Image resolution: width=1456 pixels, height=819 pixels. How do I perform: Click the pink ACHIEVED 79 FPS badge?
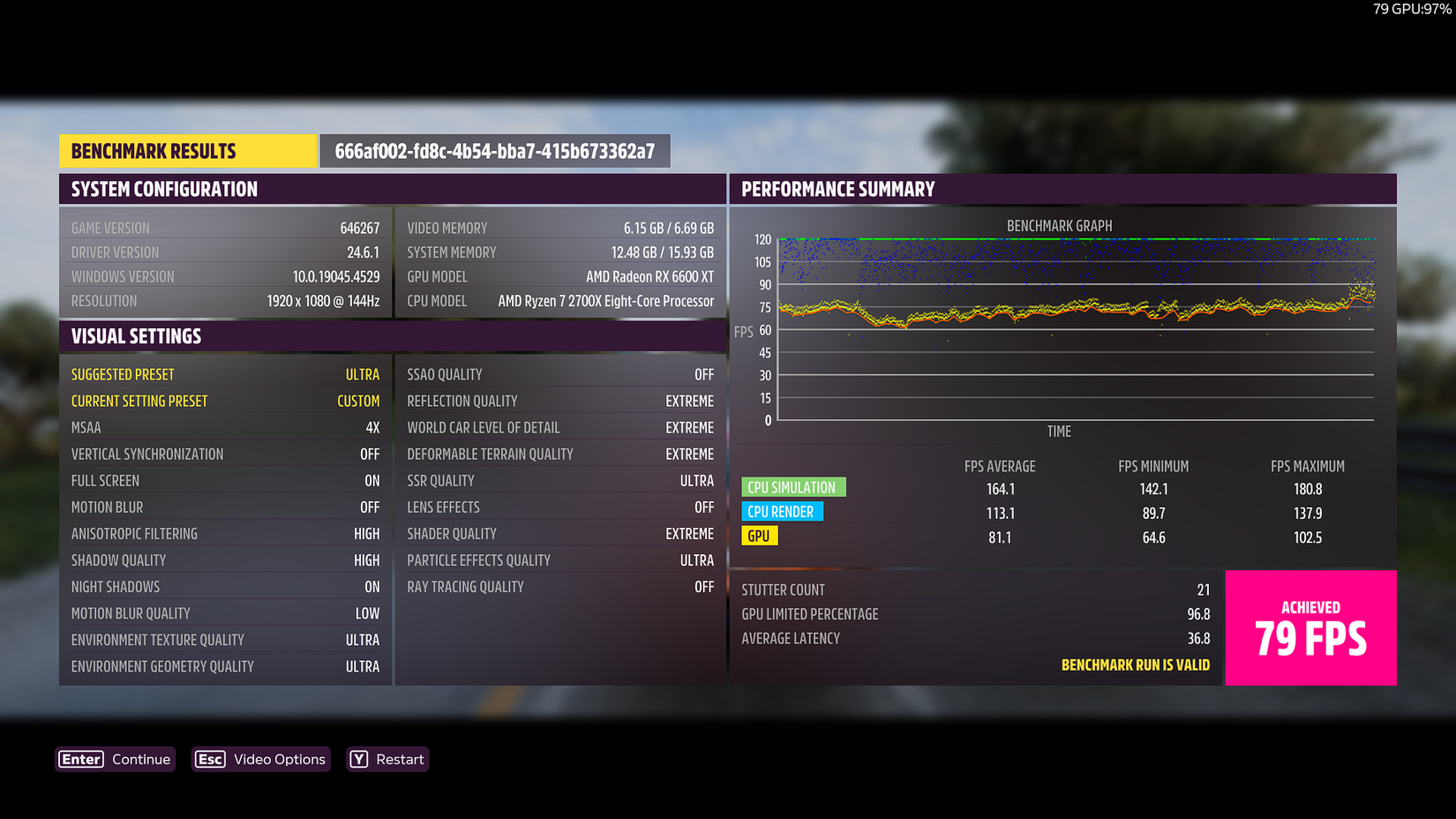1310,627
